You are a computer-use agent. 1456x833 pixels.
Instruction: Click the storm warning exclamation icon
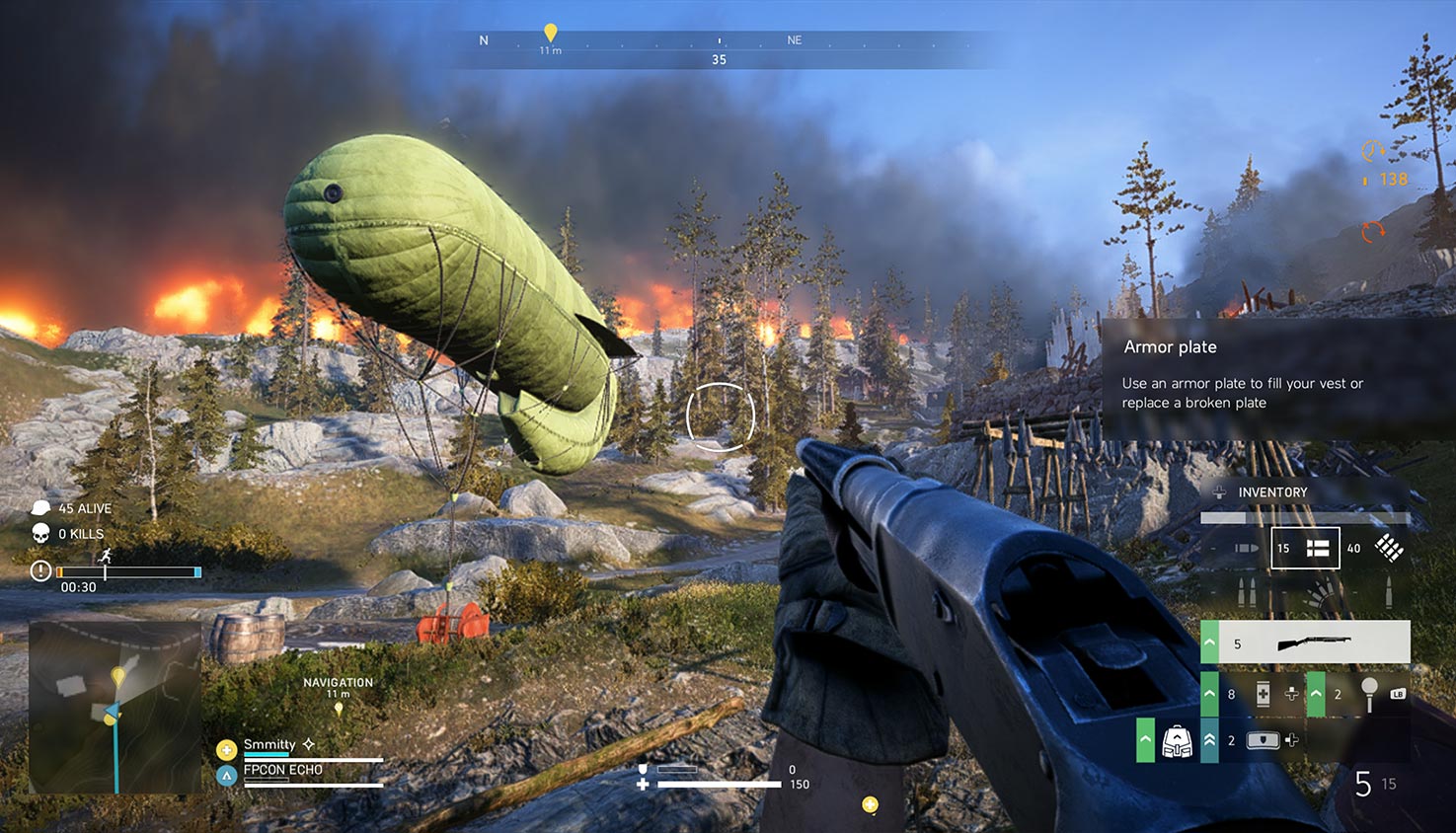(x=40, y=571)
